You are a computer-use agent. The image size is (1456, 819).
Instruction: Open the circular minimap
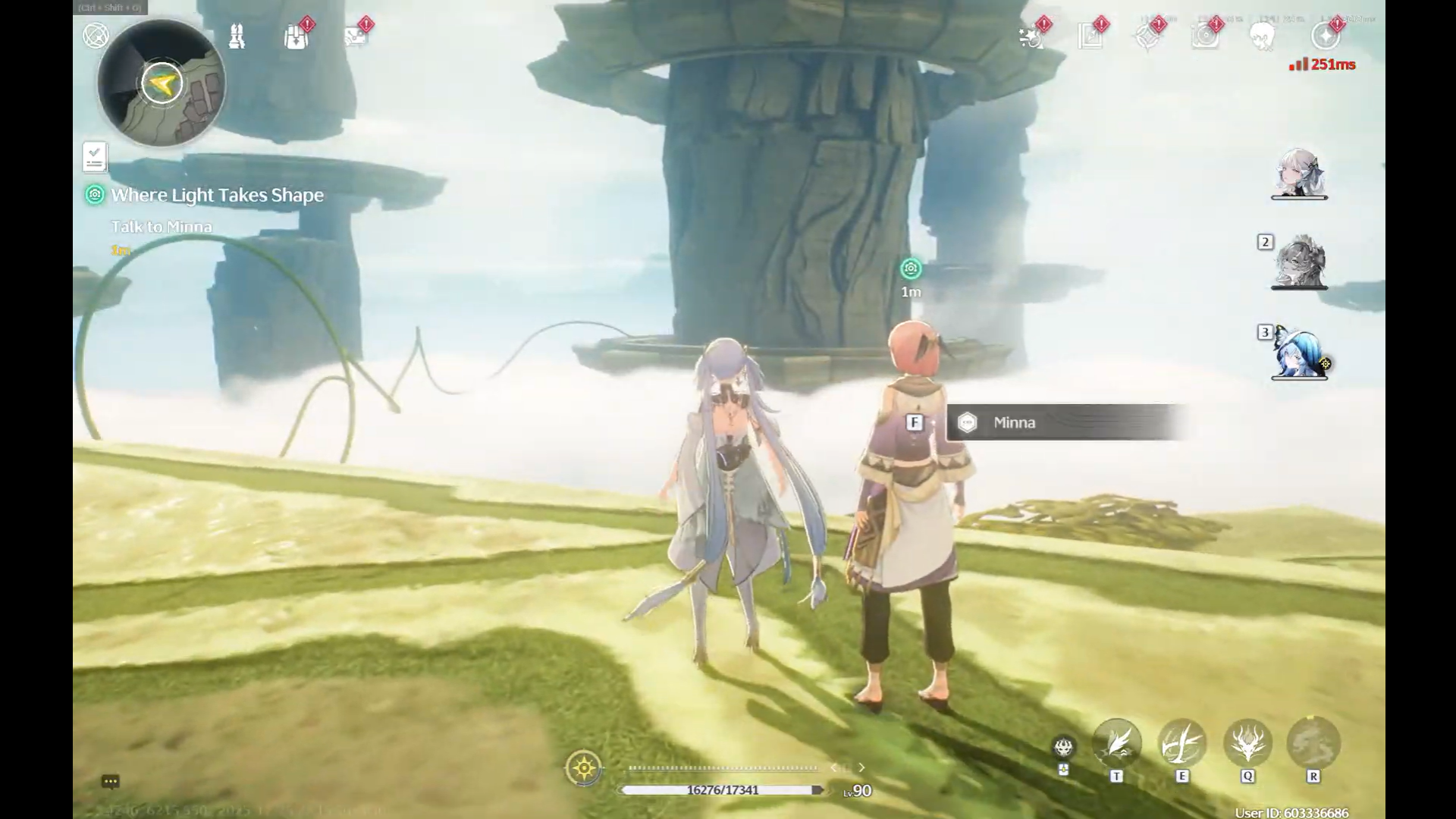click(162, 83)
